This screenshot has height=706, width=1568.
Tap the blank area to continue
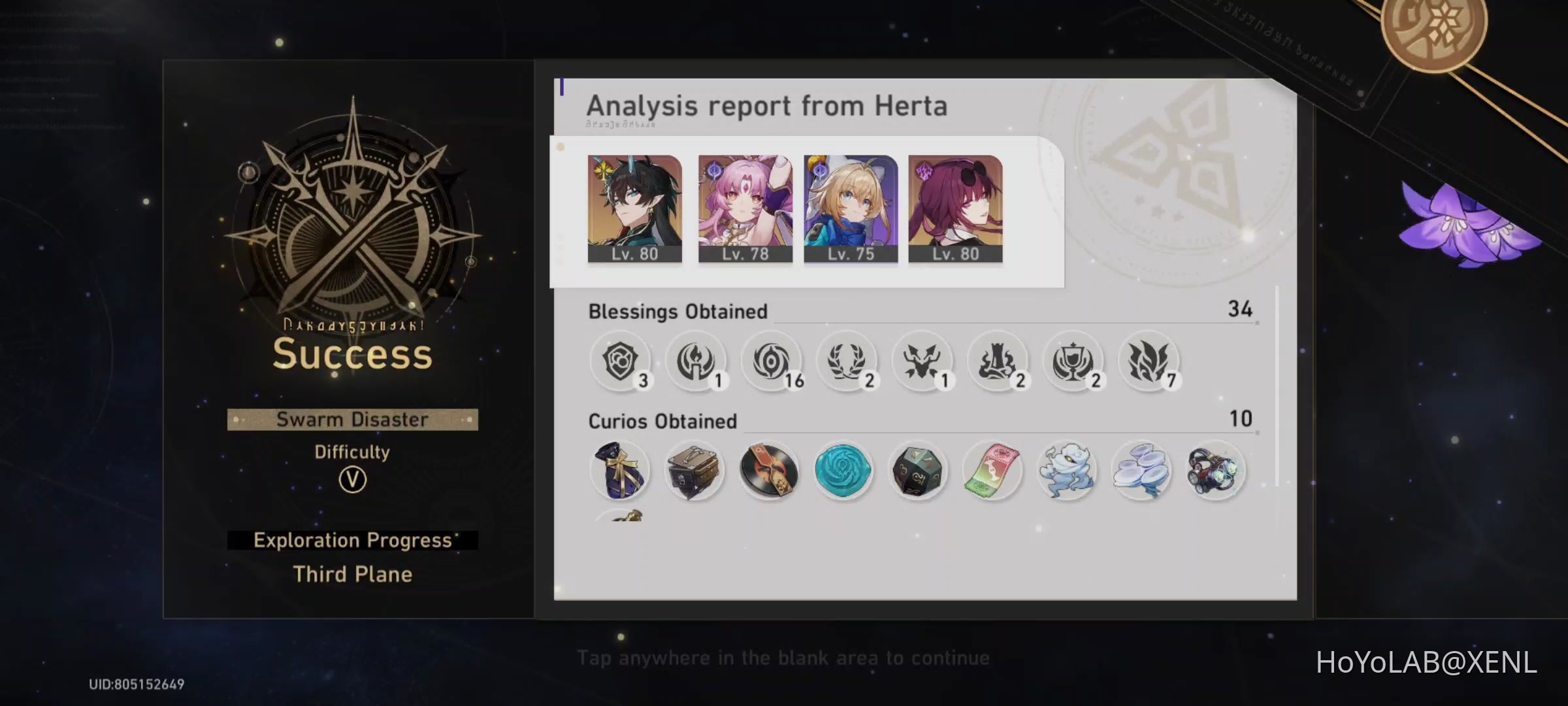coord(784,657)
